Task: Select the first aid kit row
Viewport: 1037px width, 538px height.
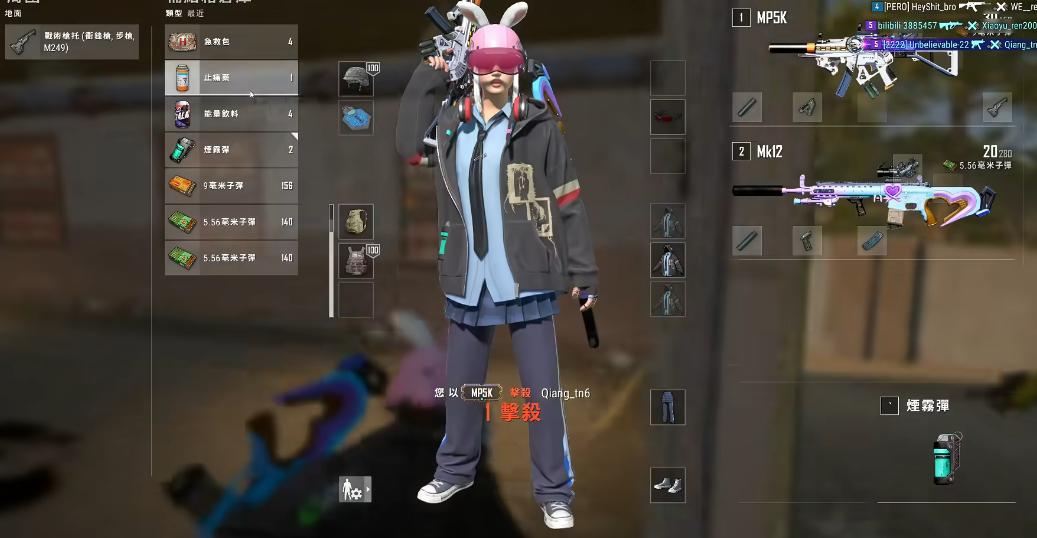Action: [x=231, y=42]
